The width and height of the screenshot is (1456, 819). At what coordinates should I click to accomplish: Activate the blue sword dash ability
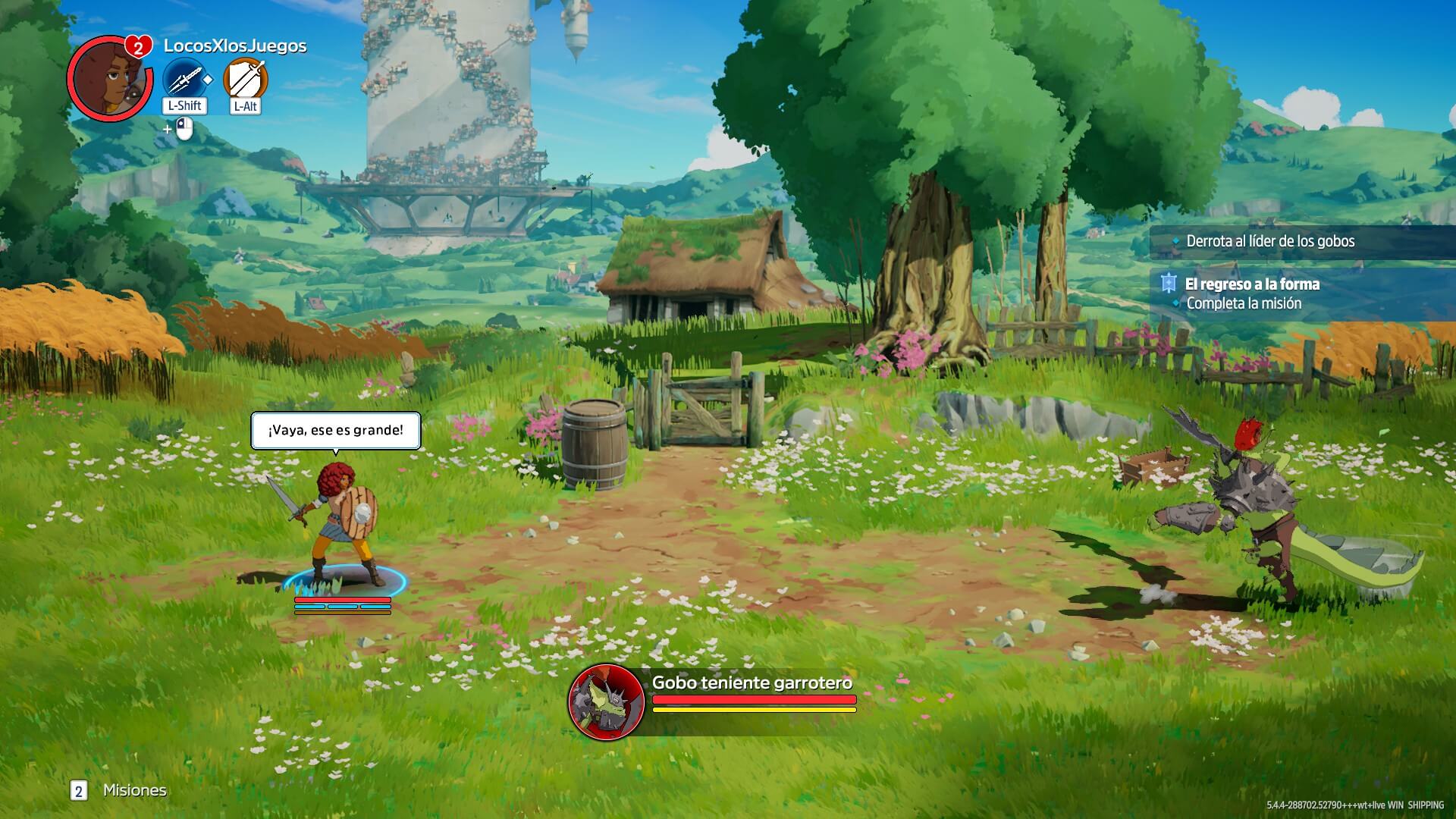point(184,79)
